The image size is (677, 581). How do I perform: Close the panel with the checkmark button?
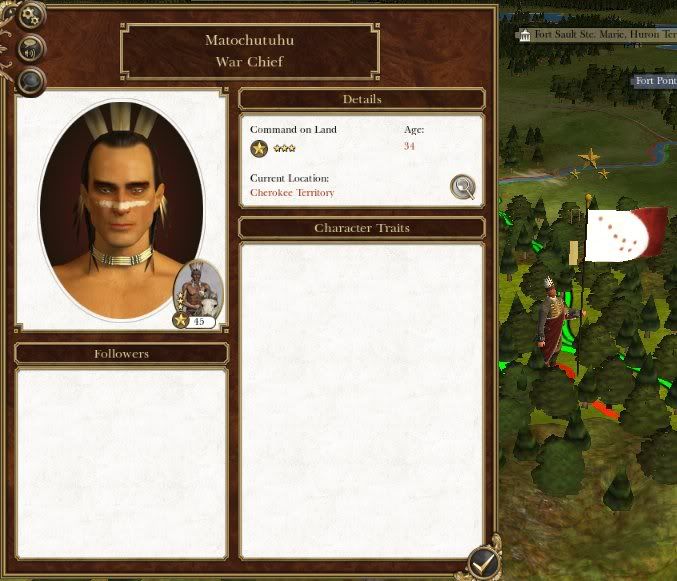(x=483, y=563)
